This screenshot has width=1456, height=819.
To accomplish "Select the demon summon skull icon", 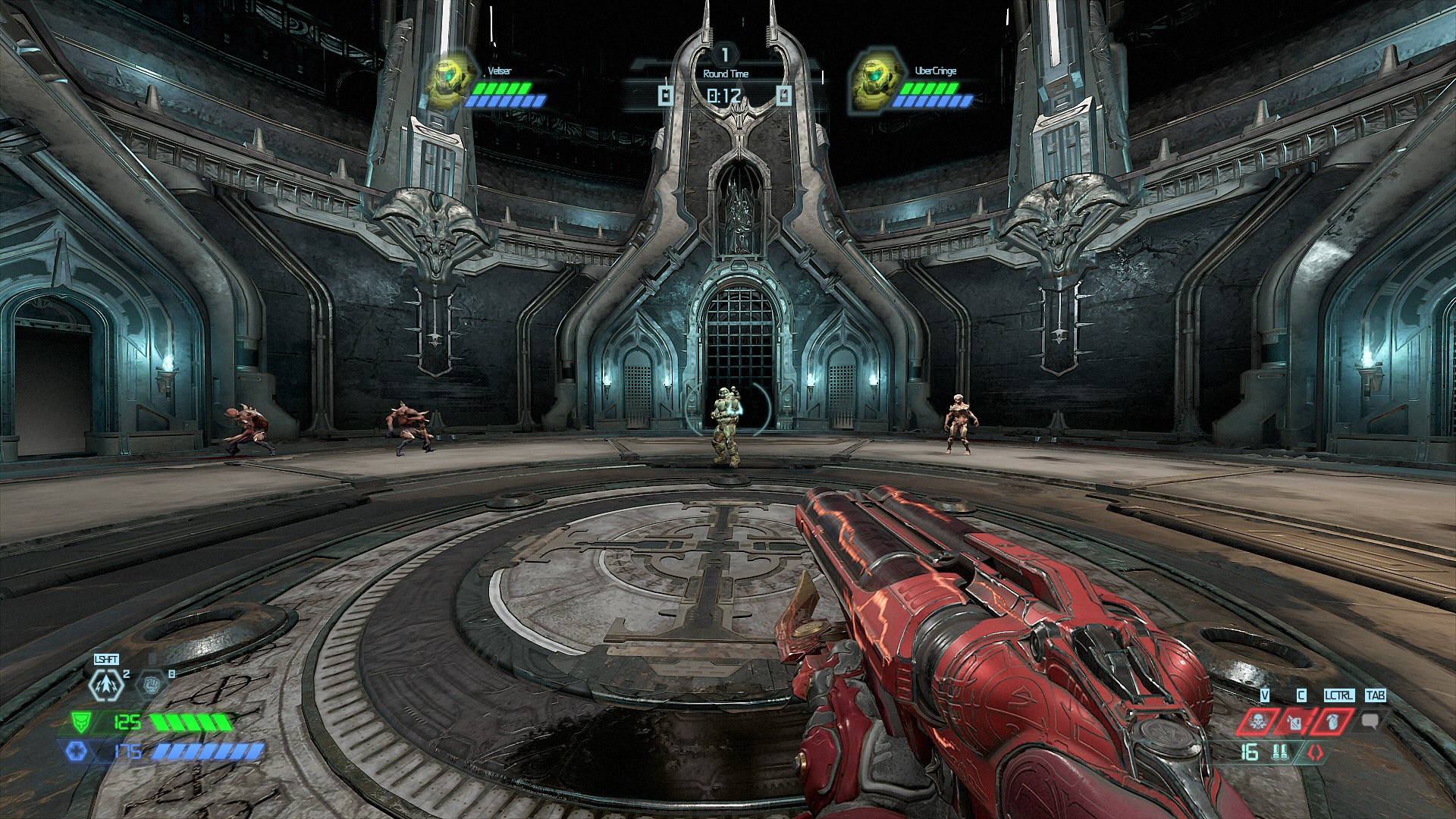I will [1259, 721].
